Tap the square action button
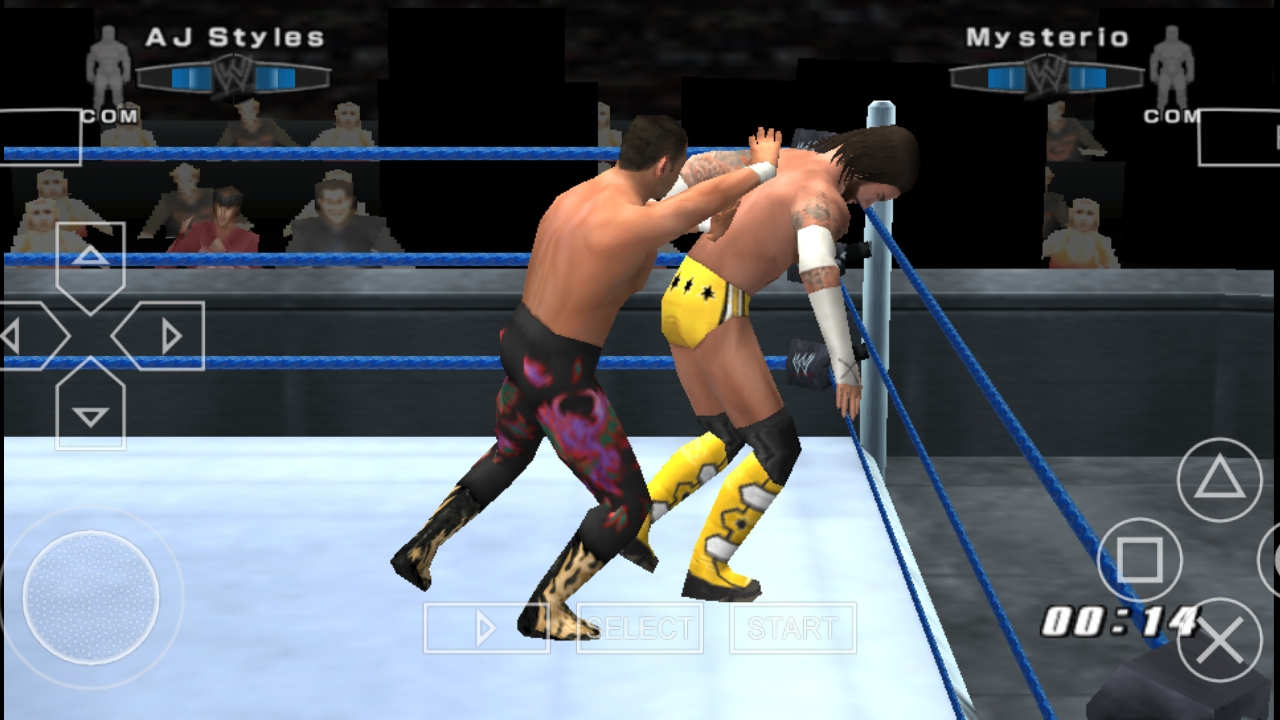 1139,559
